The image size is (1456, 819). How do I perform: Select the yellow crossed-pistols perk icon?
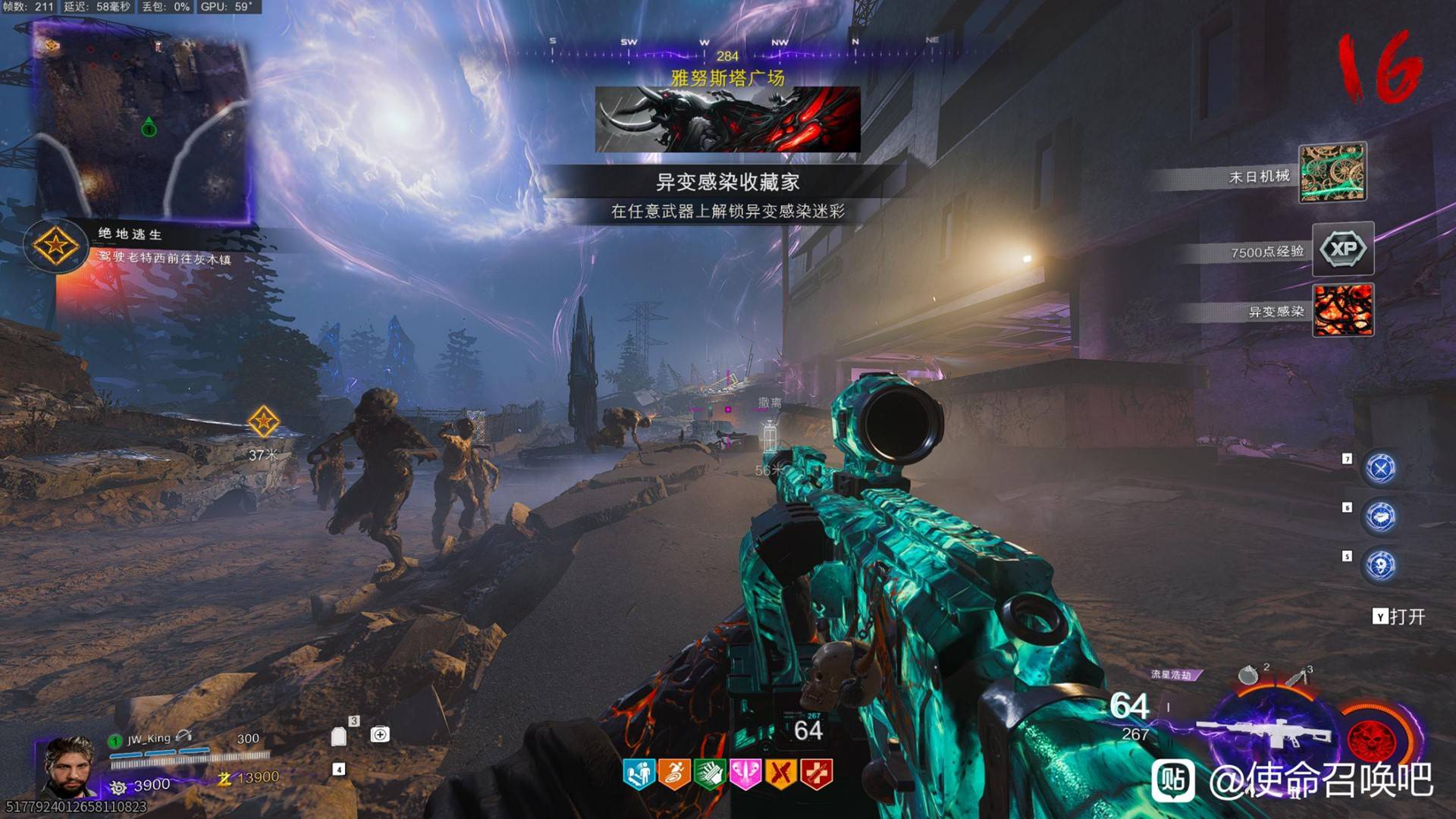pyautogui.click(x=781, y=774)
